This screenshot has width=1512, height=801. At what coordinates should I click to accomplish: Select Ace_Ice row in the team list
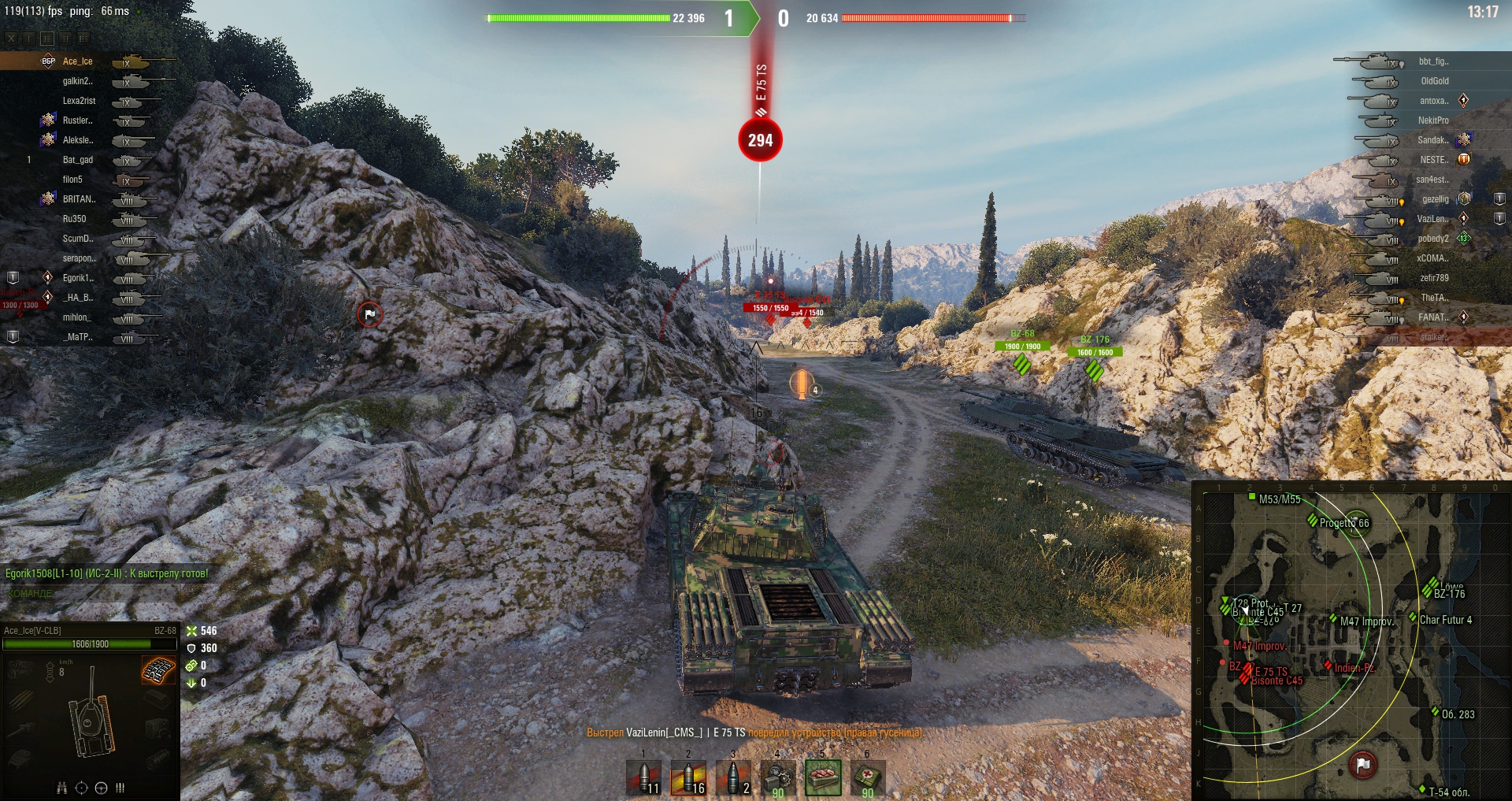pos(77,61)
